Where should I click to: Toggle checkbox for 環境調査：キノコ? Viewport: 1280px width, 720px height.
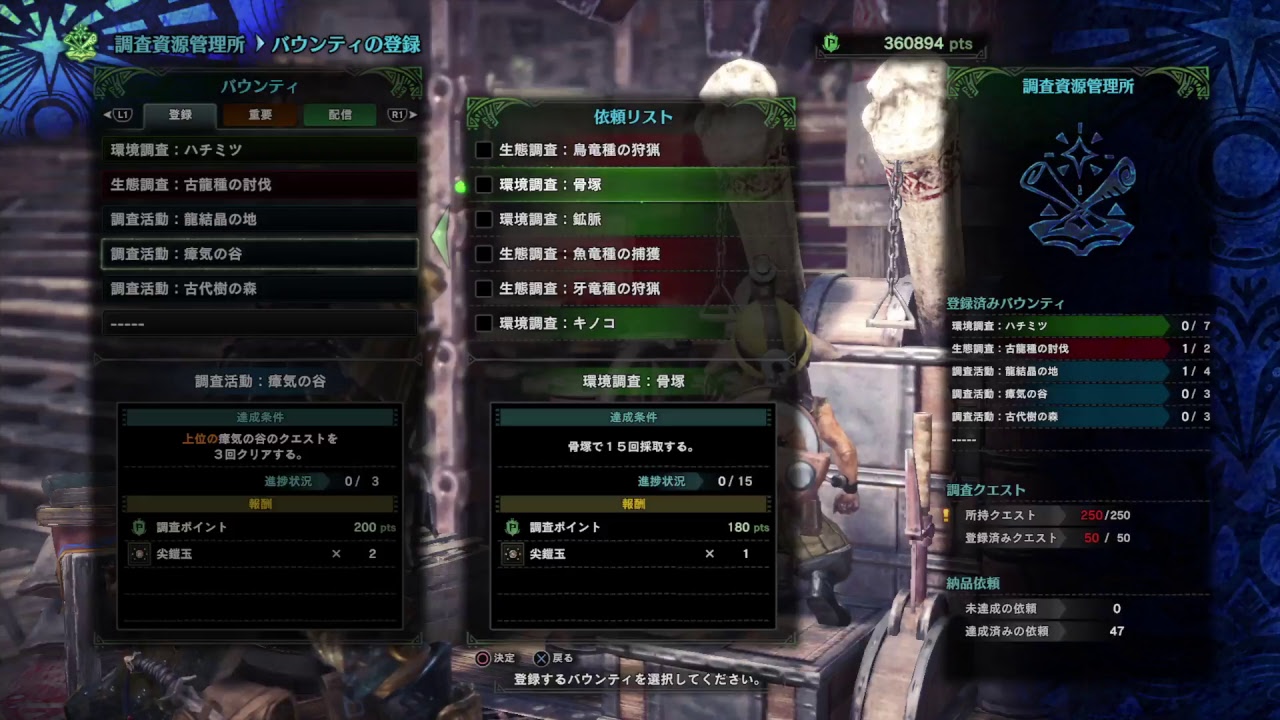484,323
